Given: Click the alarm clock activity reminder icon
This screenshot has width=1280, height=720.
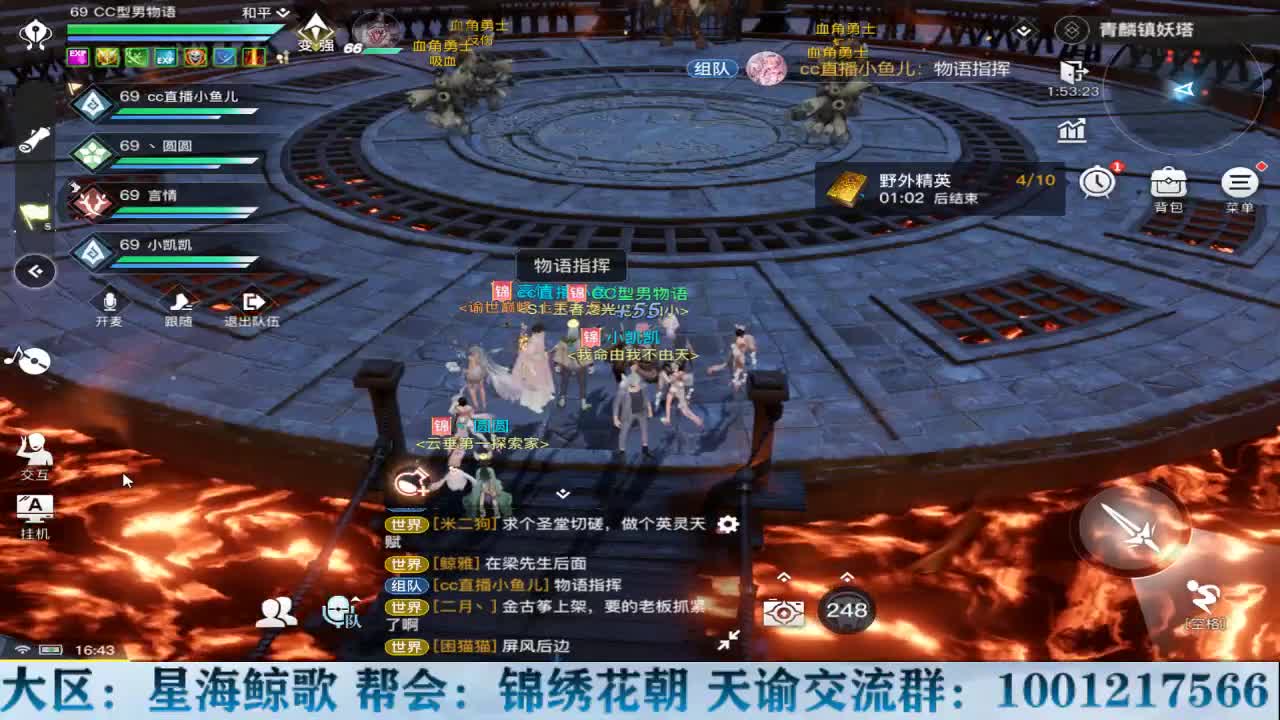Looking at the screenshot, I should [x=1097, y=182].
